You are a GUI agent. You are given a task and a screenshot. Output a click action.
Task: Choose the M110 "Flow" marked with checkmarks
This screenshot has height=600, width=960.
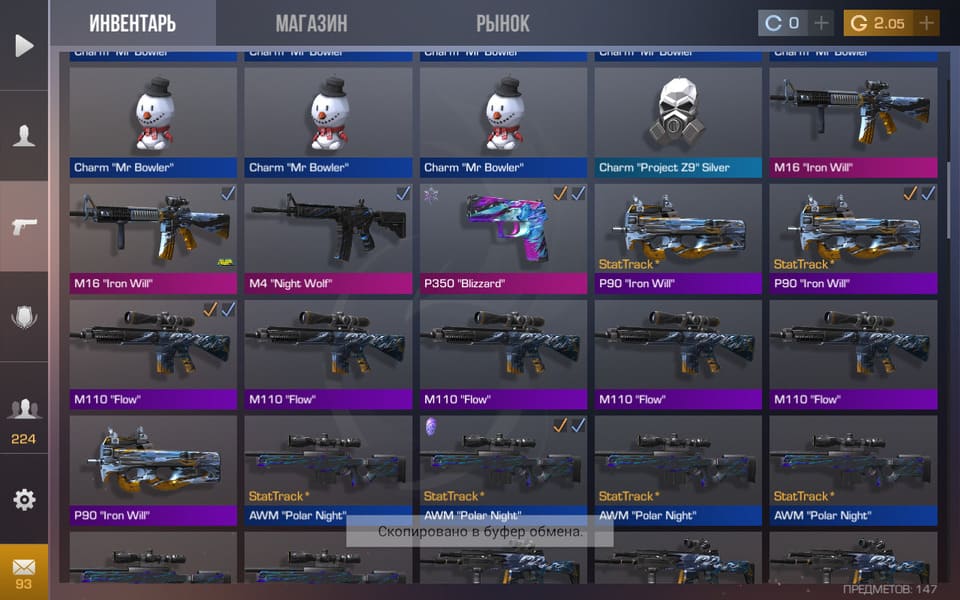[x=153, y=353]
